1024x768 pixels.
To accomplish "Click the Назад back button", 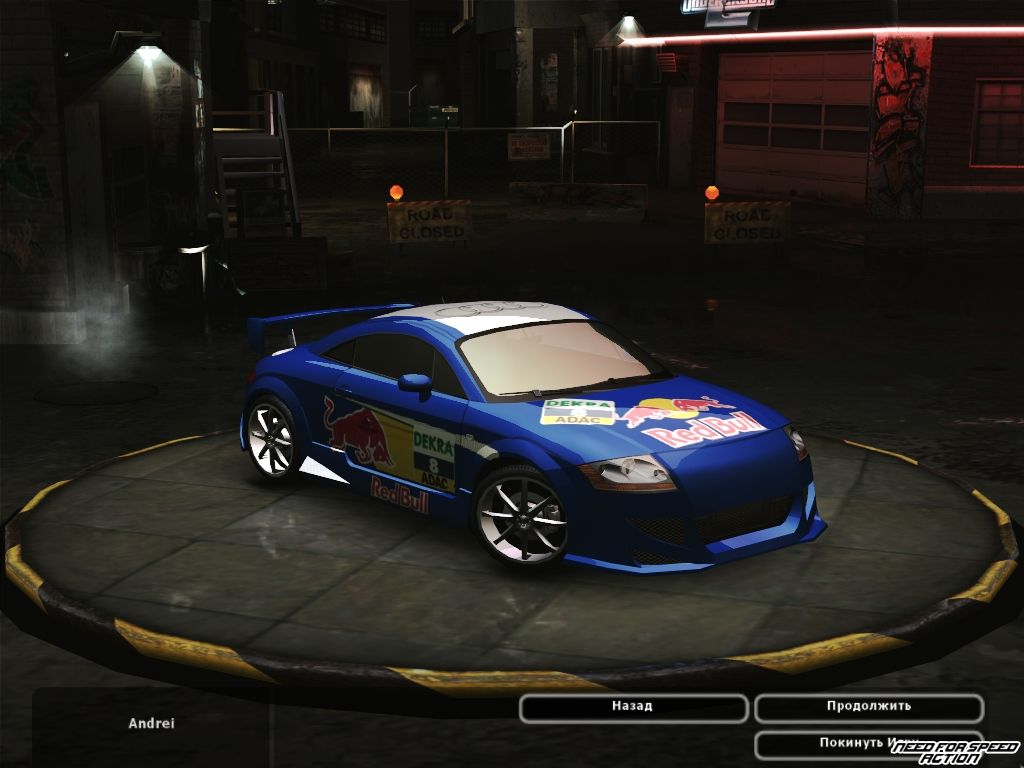I will click(x=633, y=707).
